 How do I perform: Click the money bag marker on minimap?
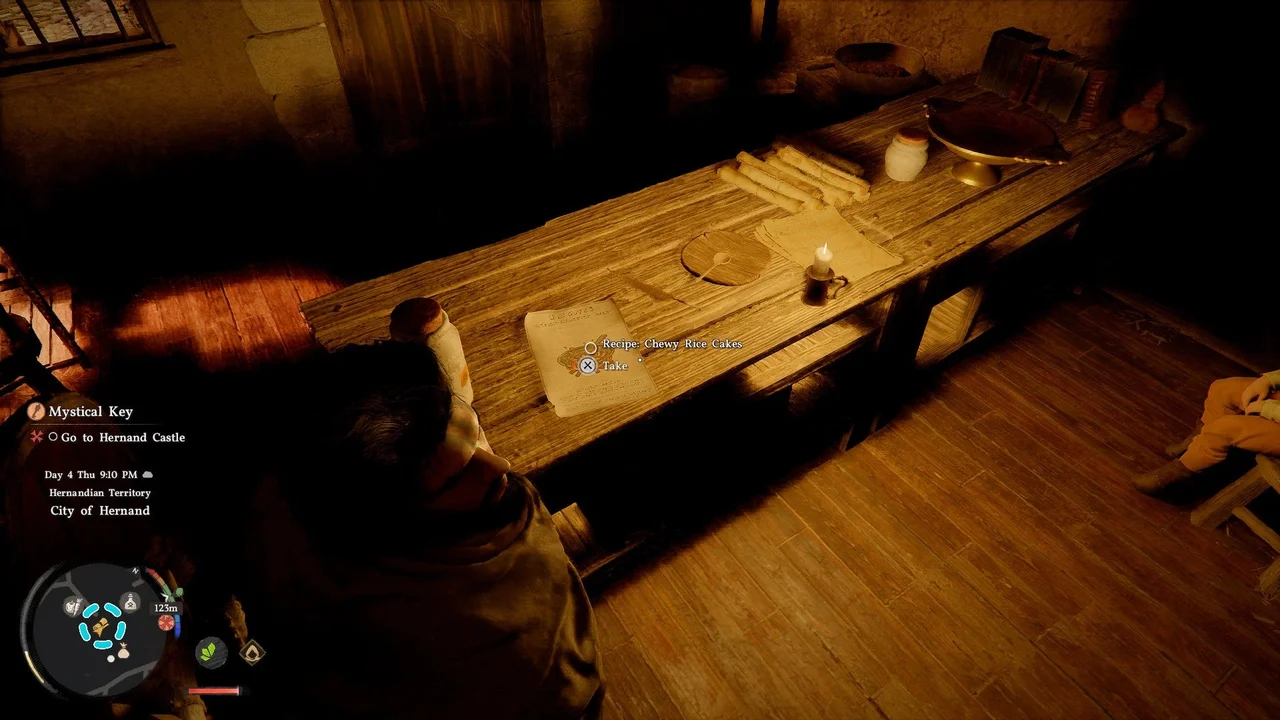[123, 653]
